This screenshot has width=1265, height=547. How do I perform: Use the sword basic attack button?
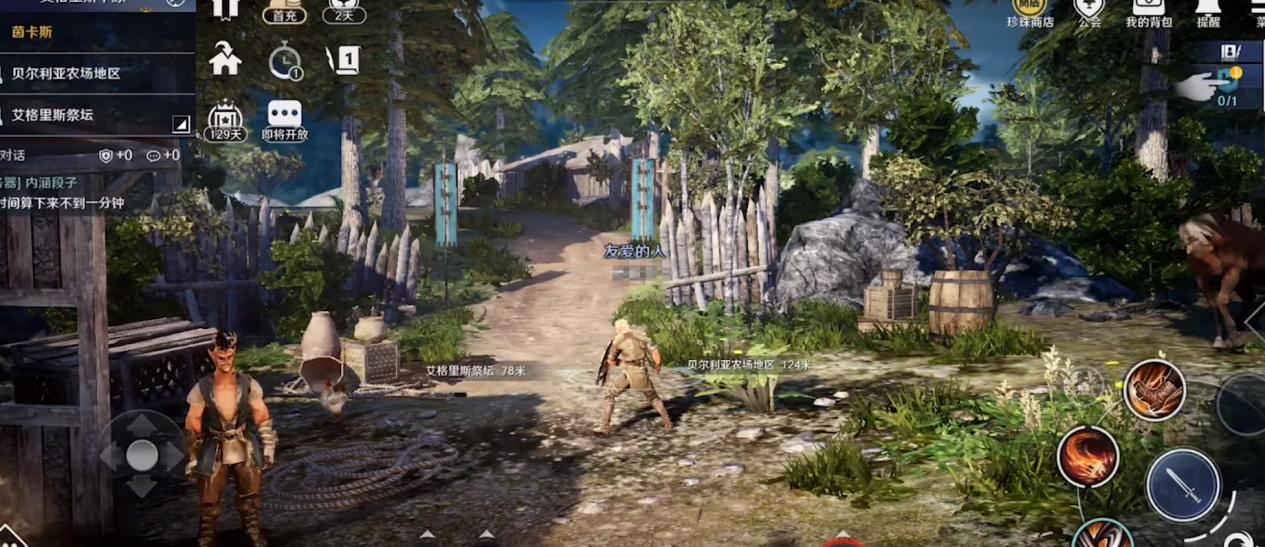(x=1183, y=486)
